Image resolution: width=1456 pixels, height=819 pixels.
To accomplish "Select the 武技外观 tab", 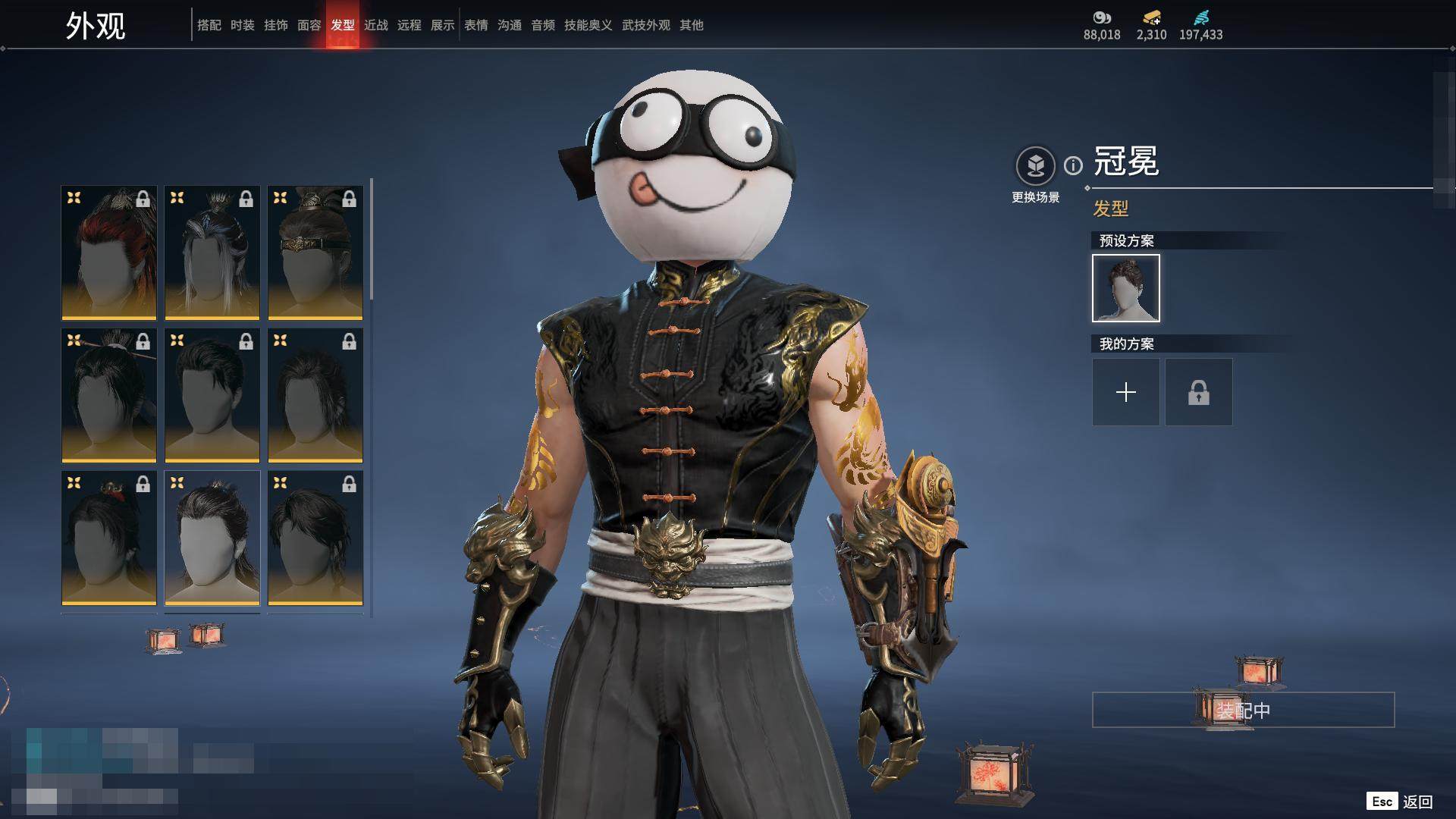I will [645, 25].
